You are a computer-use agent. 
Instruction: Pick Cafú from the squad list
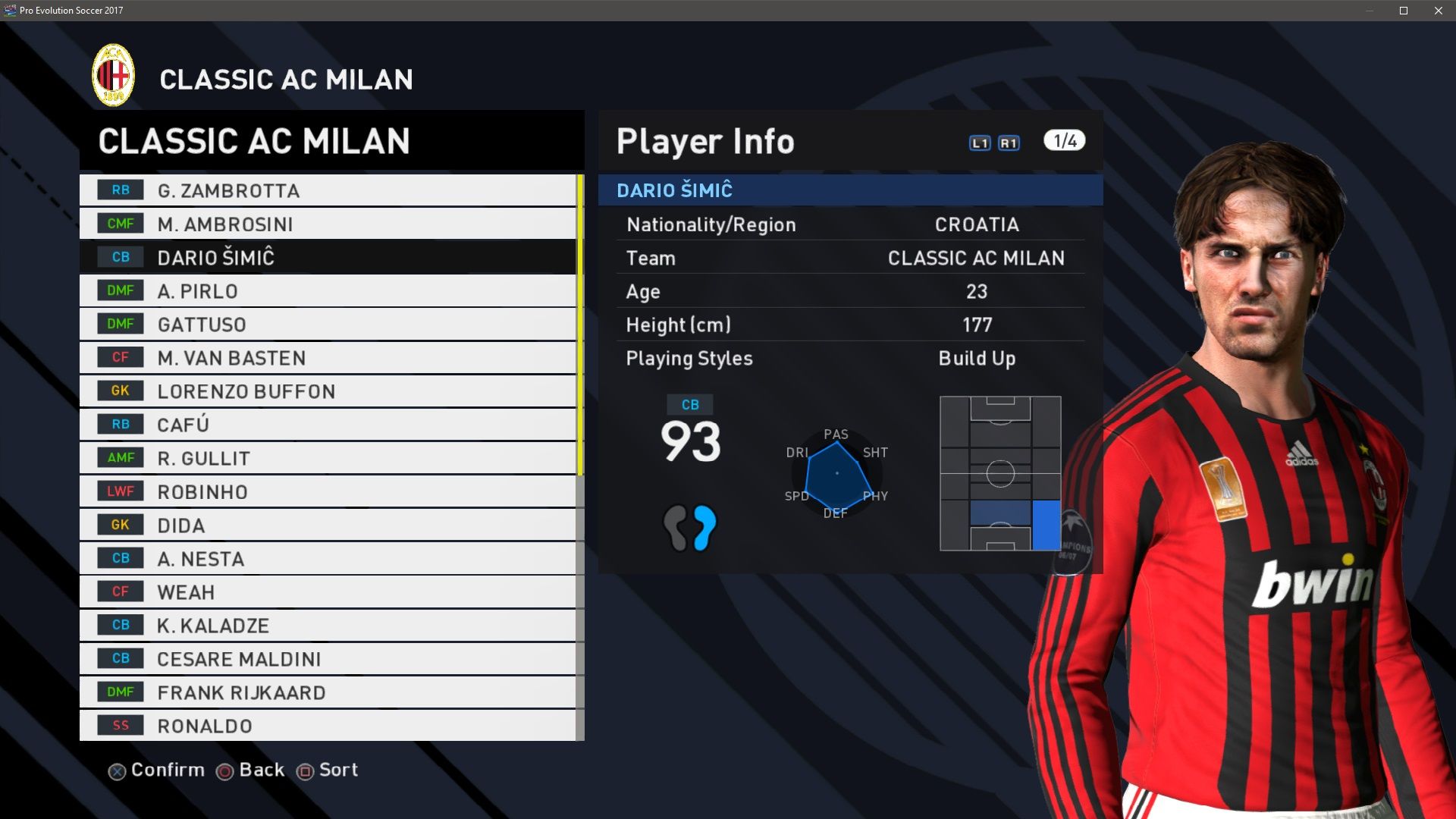(x=327, y=424)
